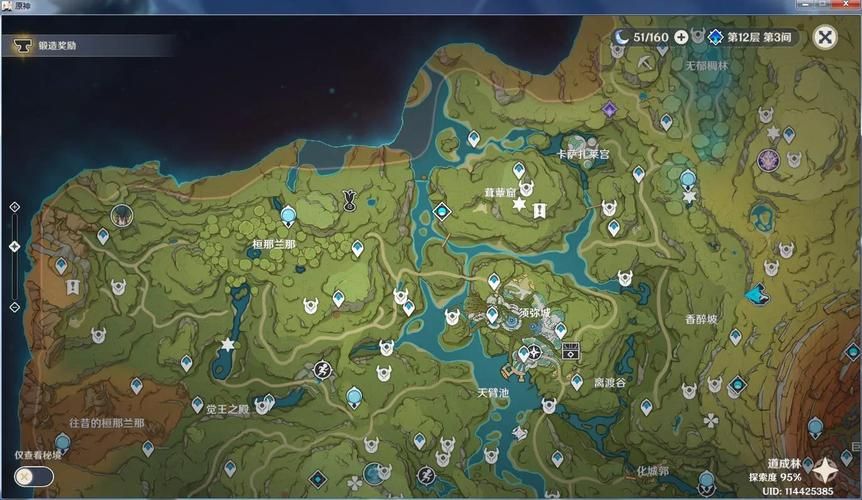Select the purple circular boss marker
Screen dimensions: 862x500
click(x=768, y=158)
